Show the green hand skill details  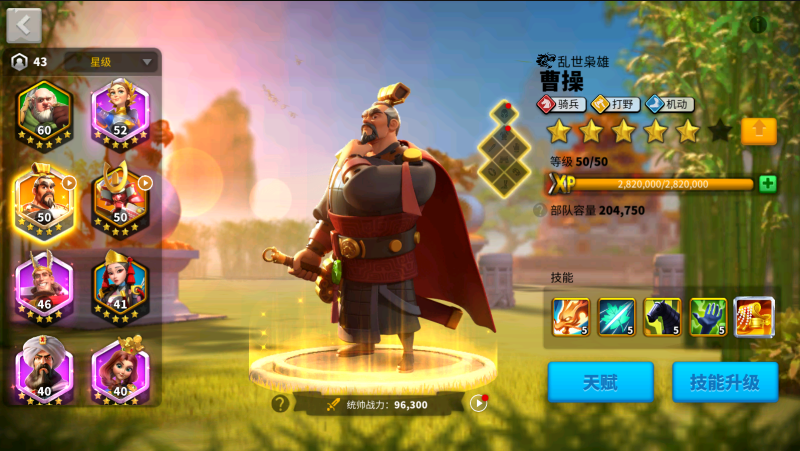(708, 317)
